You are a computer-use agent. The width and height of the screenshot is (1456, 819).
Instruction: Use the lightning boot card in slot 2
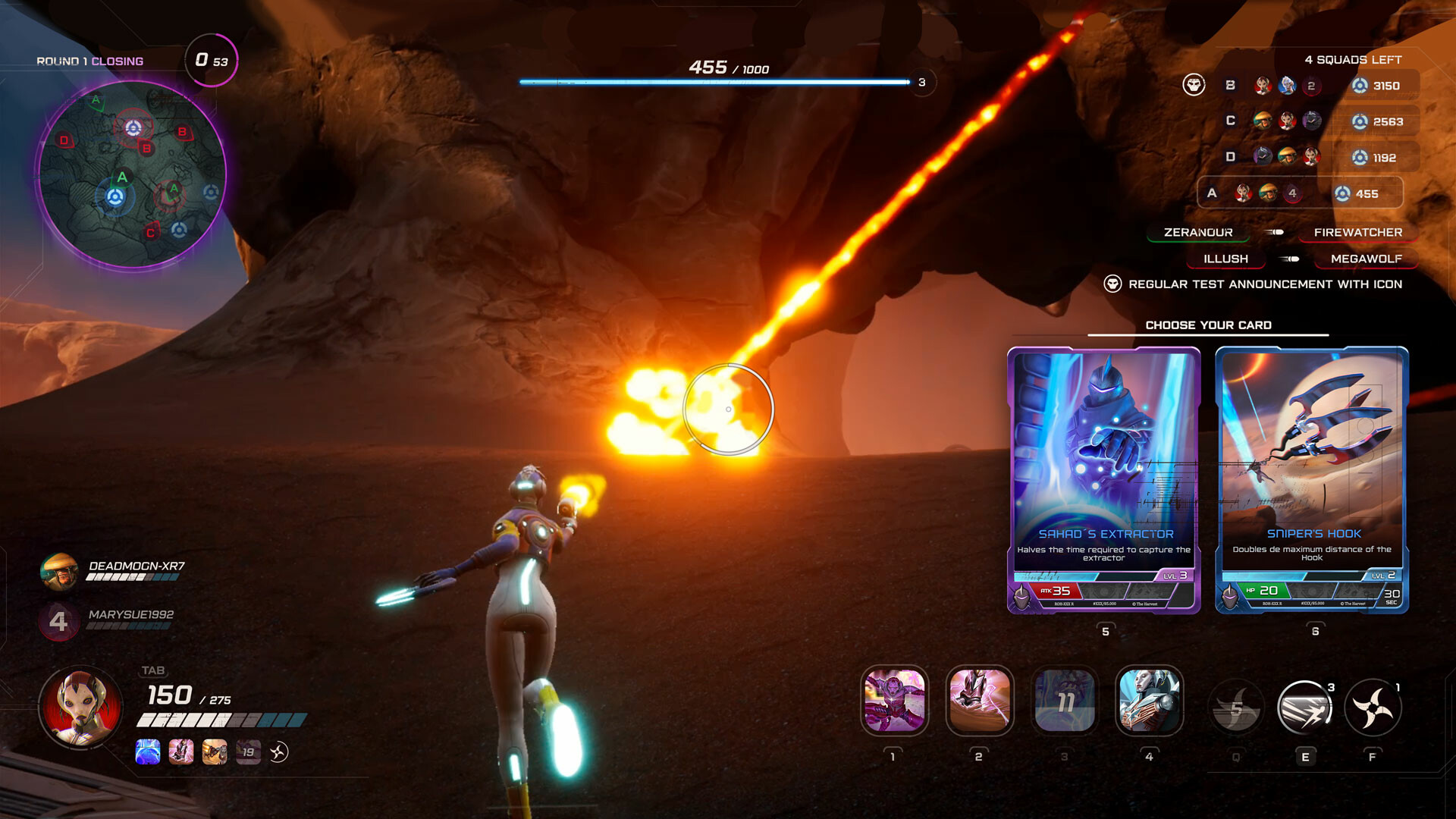(x=979, y=701)
